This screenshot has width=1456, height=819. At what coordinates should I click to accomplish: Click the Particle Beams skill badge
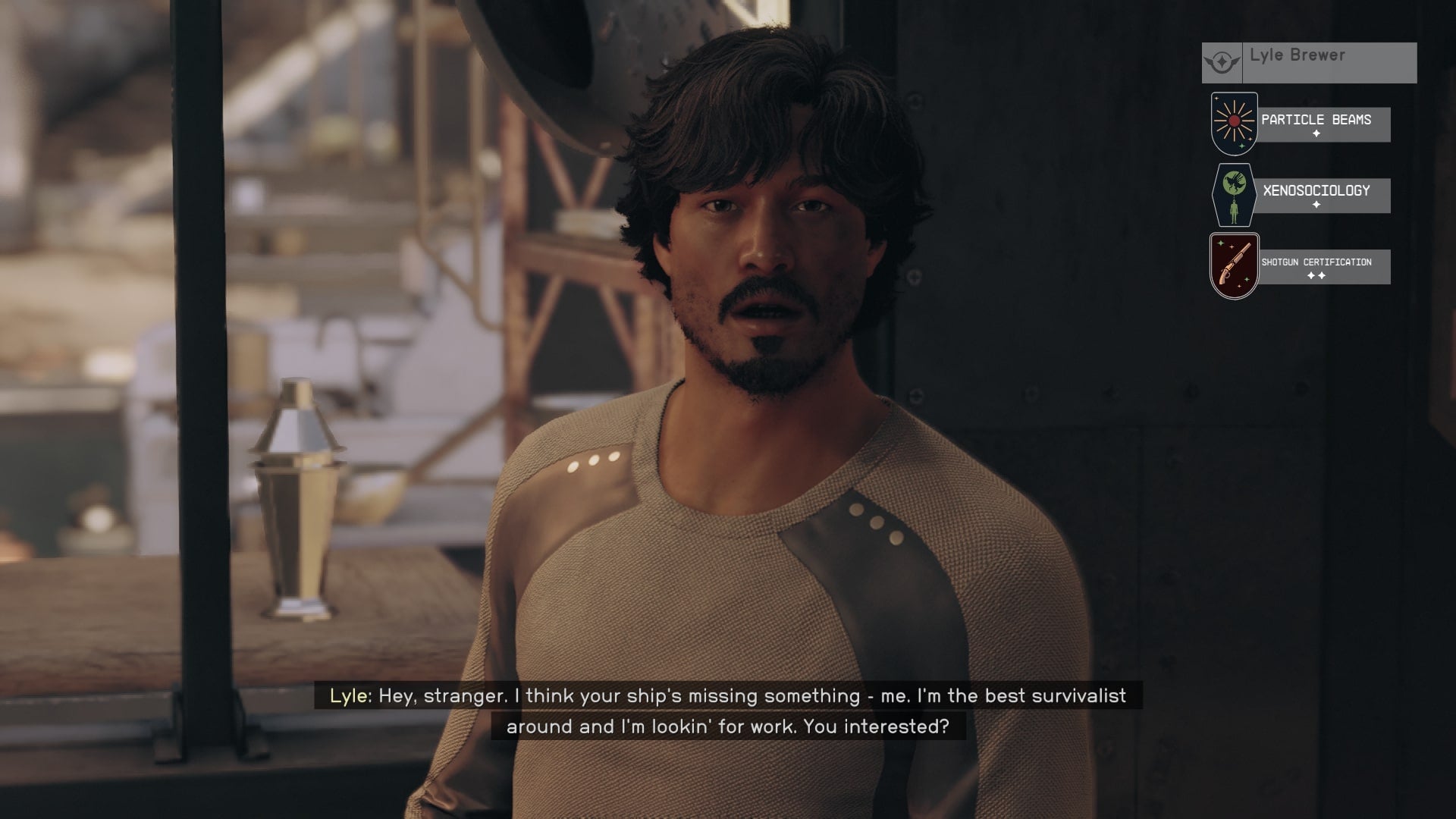tap(1235, 124)
